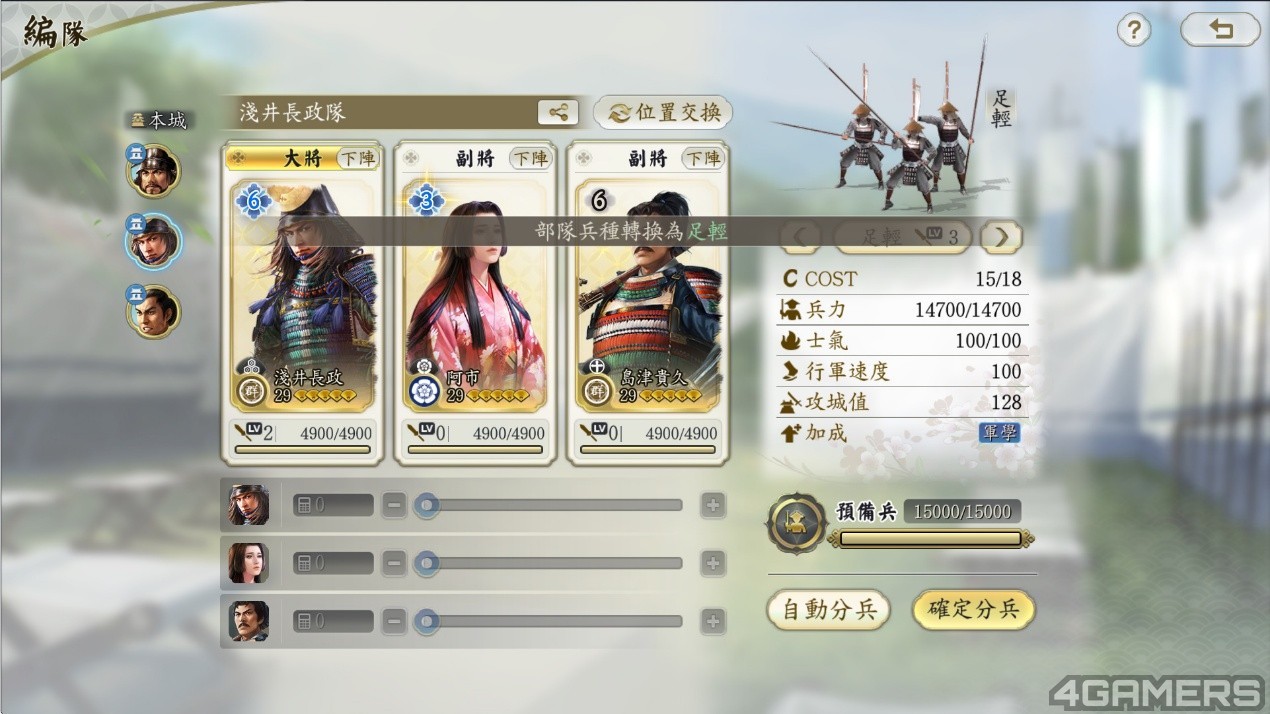Click the 位置交換 position swap button

point(663,112)
